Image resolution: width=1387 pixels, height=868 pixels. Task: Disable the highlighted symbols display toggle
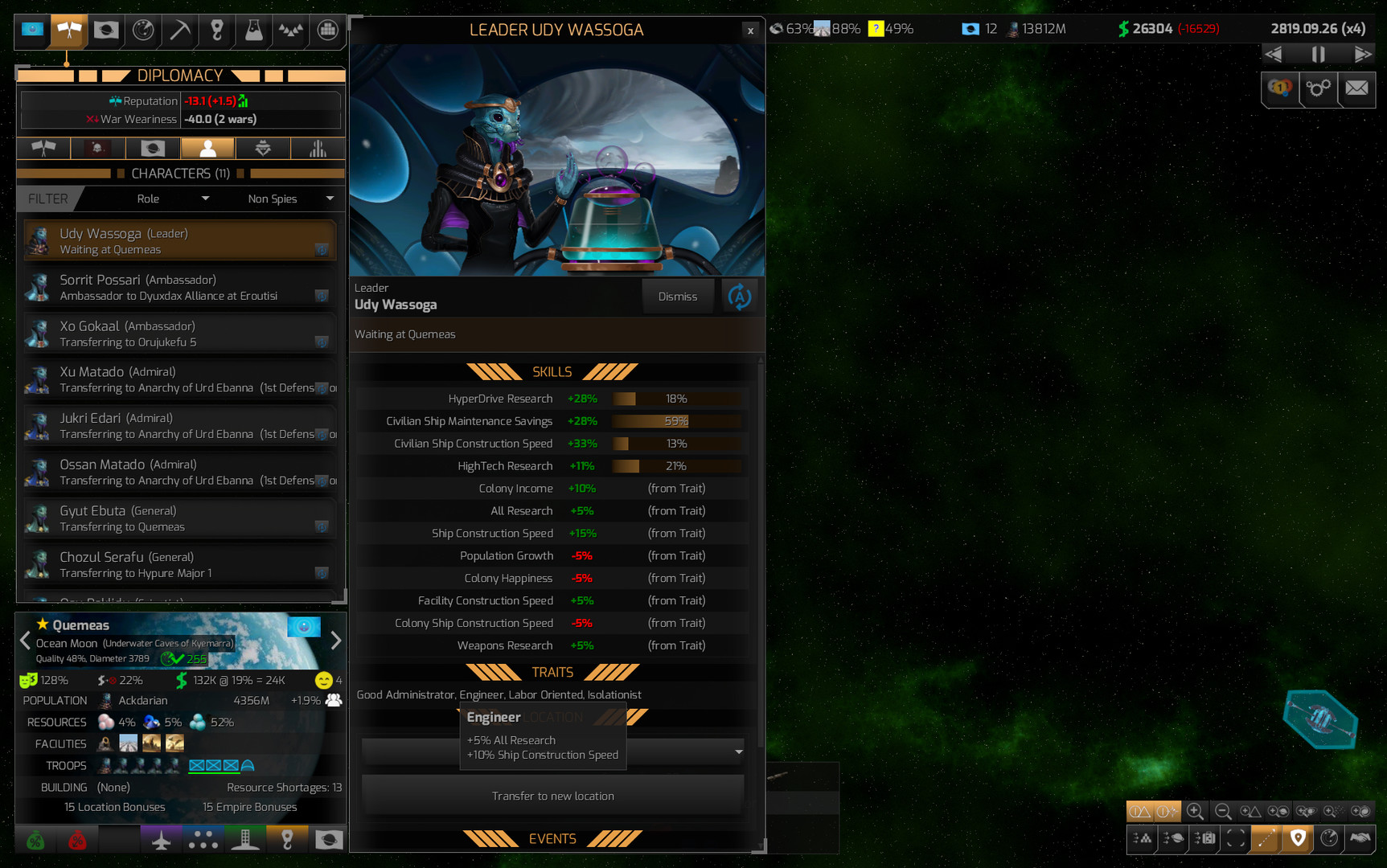coord(1139,812)
